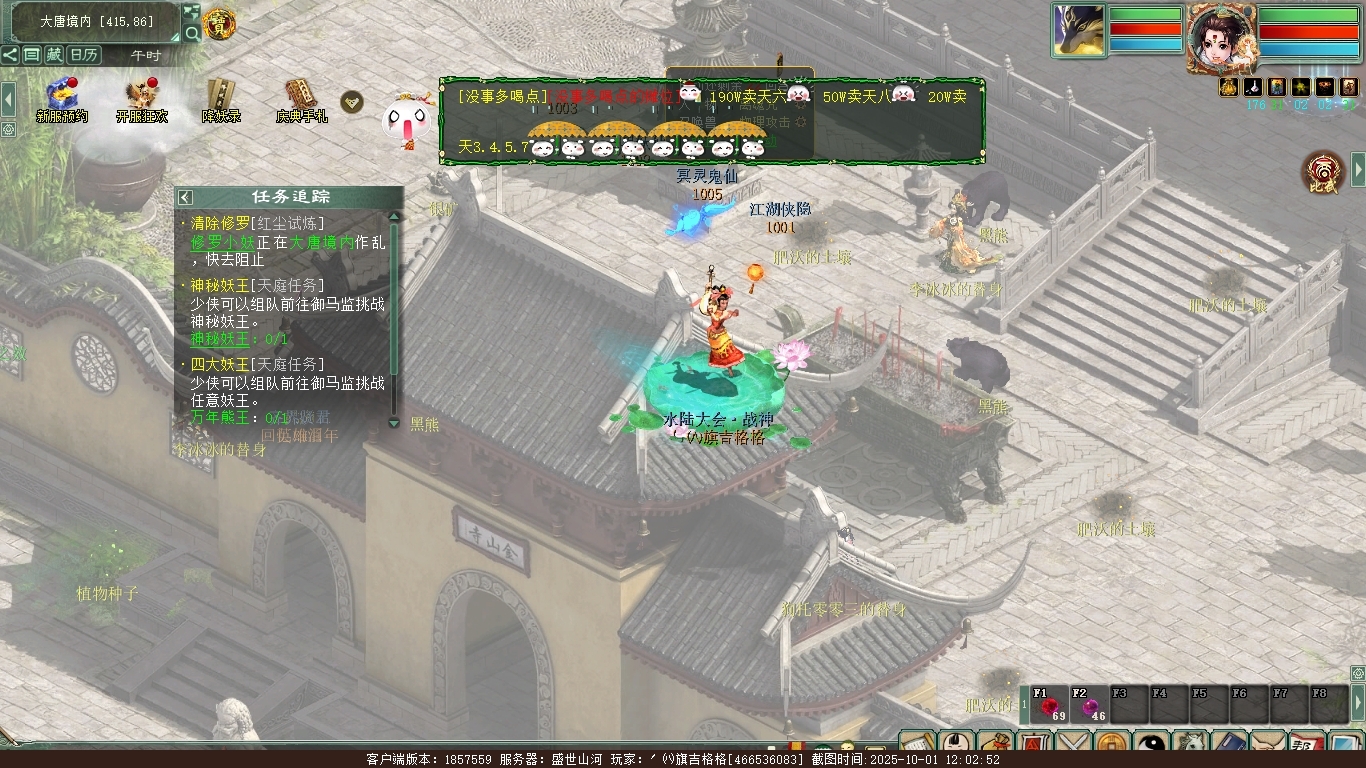The width and height of the screenshot is (1366, 768).
Task: Open the gold coin icon in bottom bar
Action: click(x=1113, y=744)
